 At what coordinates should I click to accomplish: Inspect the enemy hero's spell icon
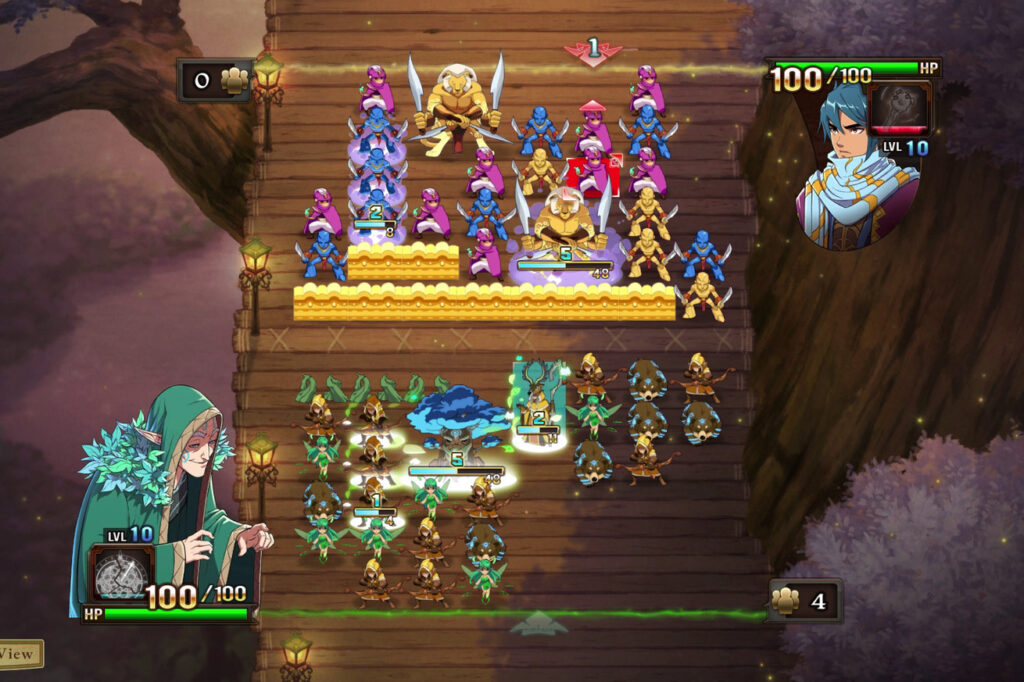tap(899, 108)
